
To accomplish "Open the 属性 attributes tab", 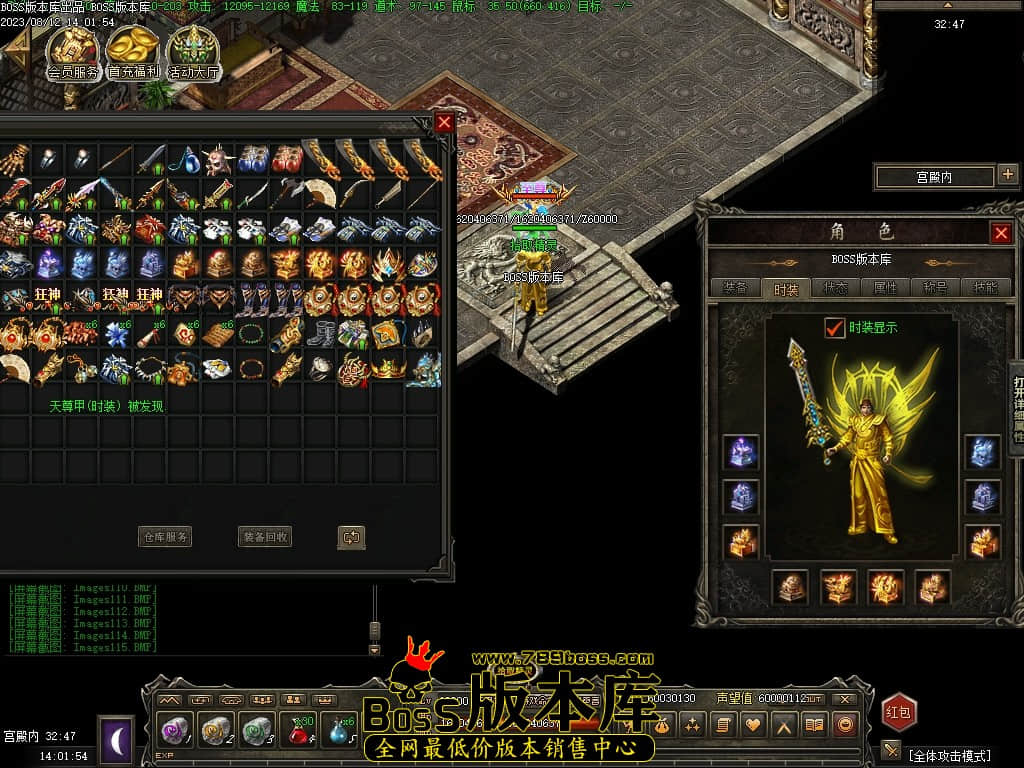I will 885,288.
